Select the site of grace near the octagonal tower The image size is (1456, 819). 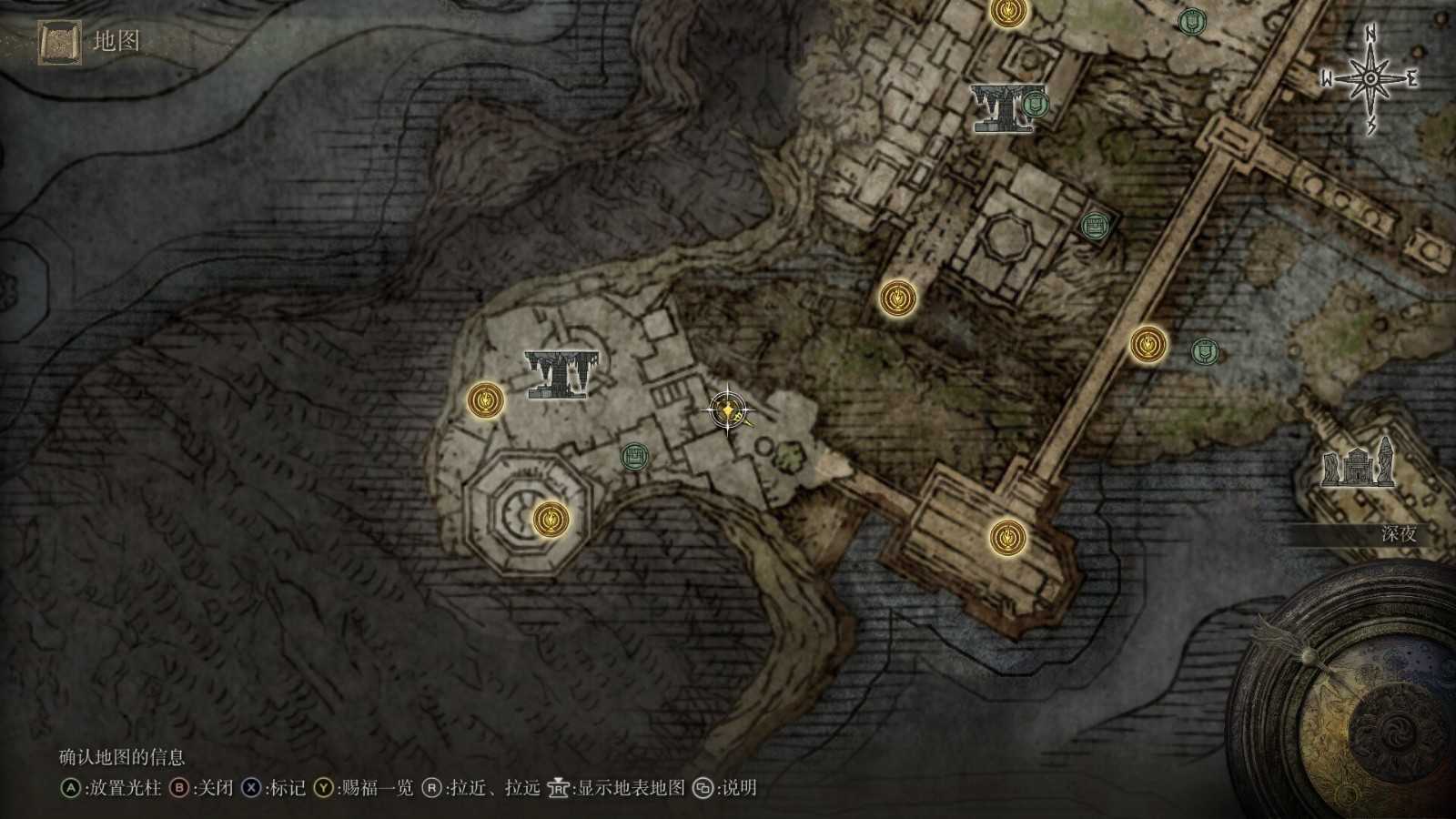point(551,519)
